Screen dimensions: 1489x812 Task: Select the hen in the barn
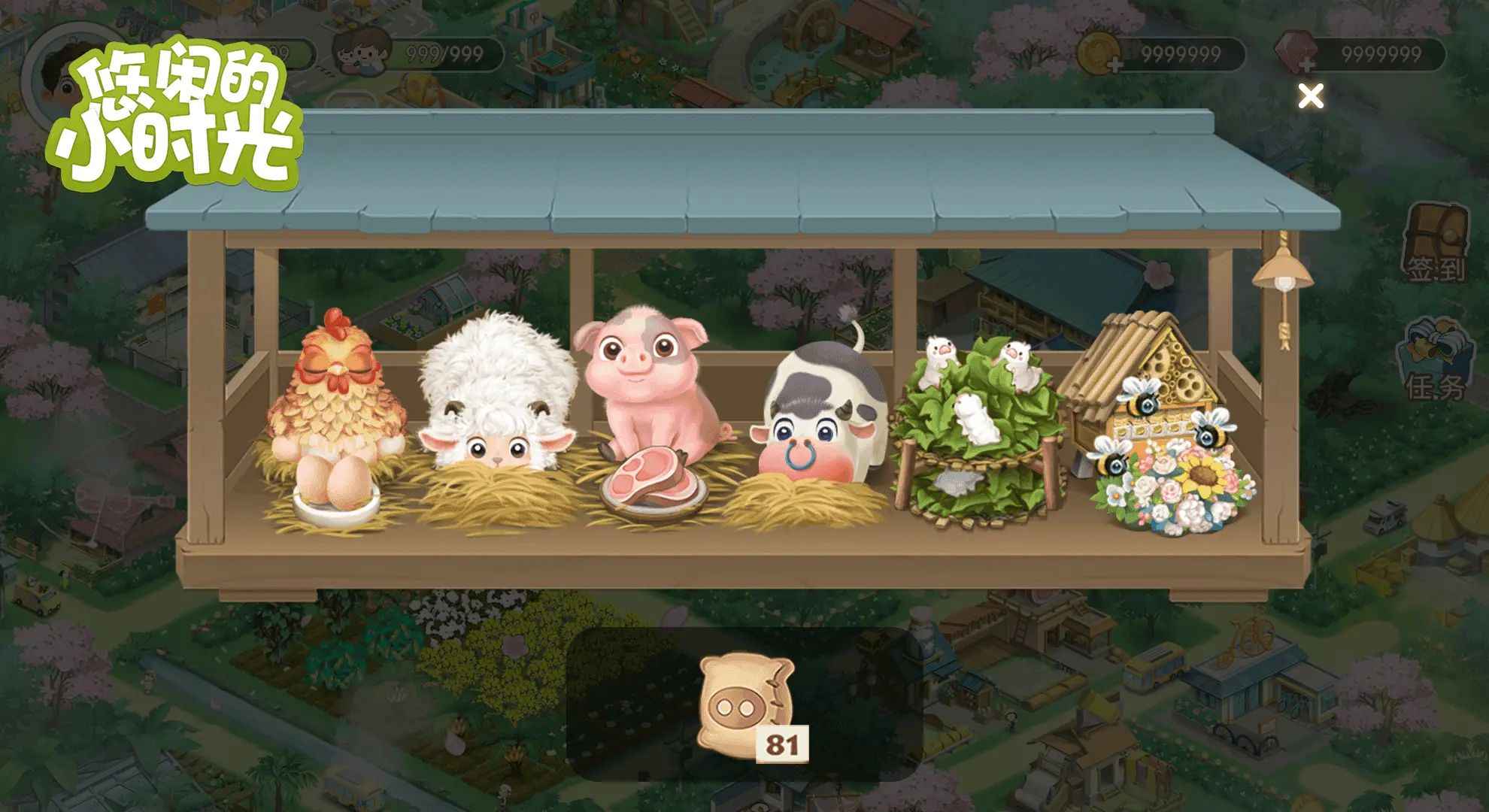(x=338, y=389)
